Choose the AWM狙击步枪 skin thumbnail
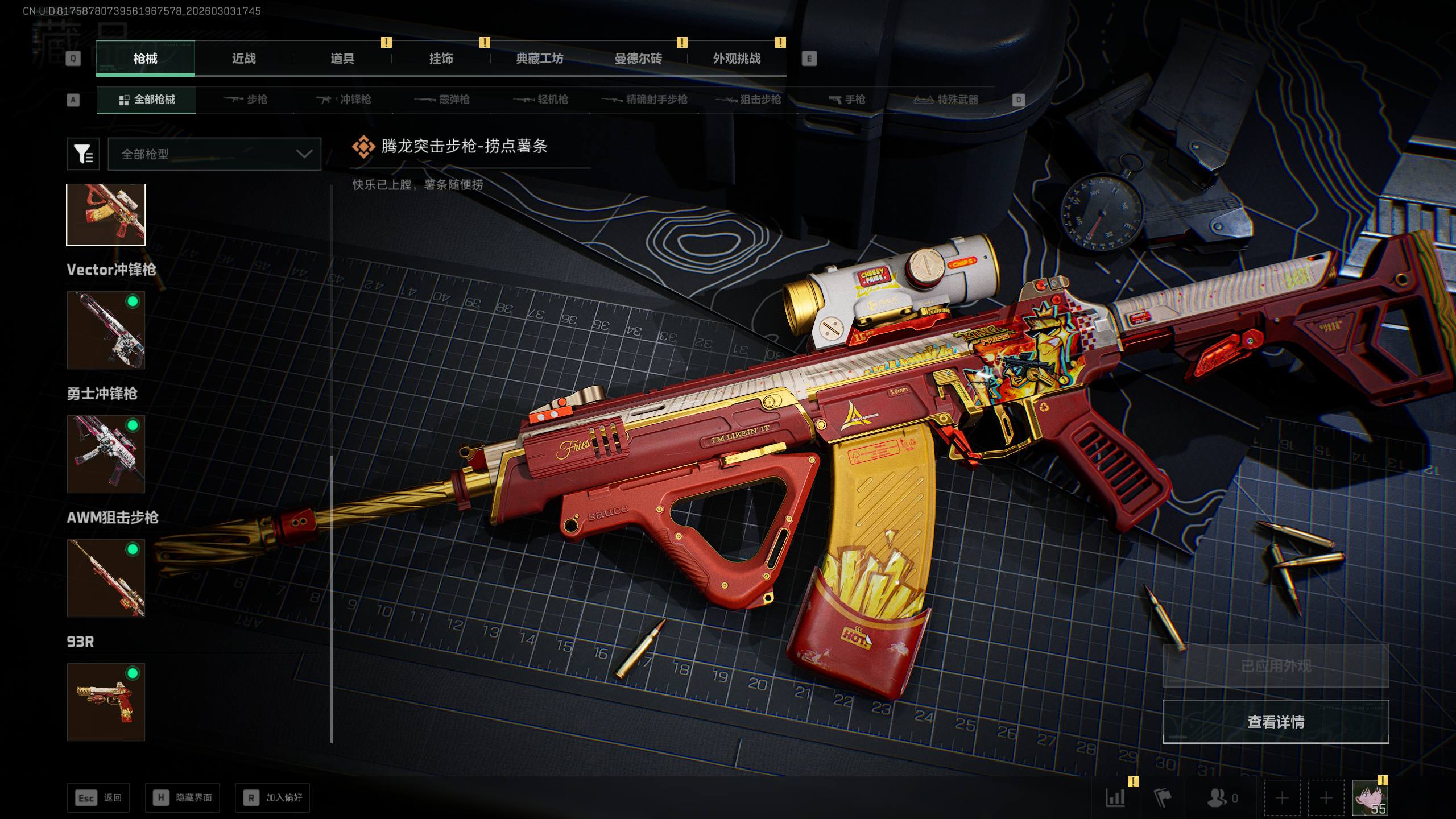This screenshot has height=819, width=1456. (x=106, y=578)
